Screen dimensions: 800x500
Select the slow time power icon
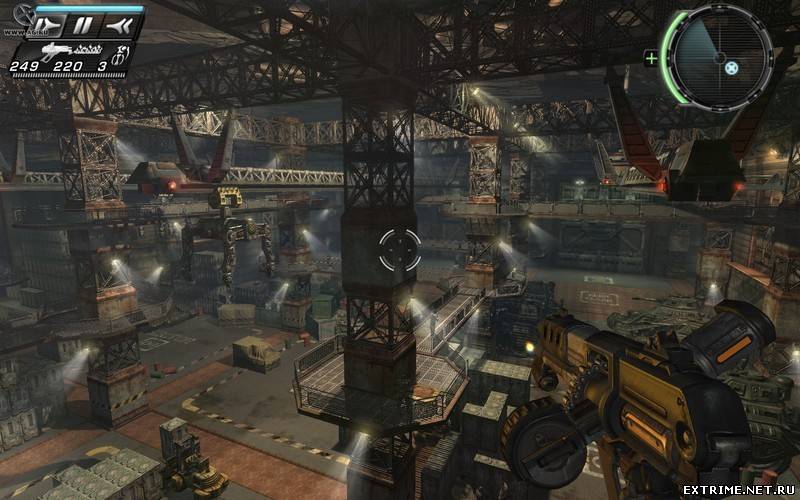(50, 24)
